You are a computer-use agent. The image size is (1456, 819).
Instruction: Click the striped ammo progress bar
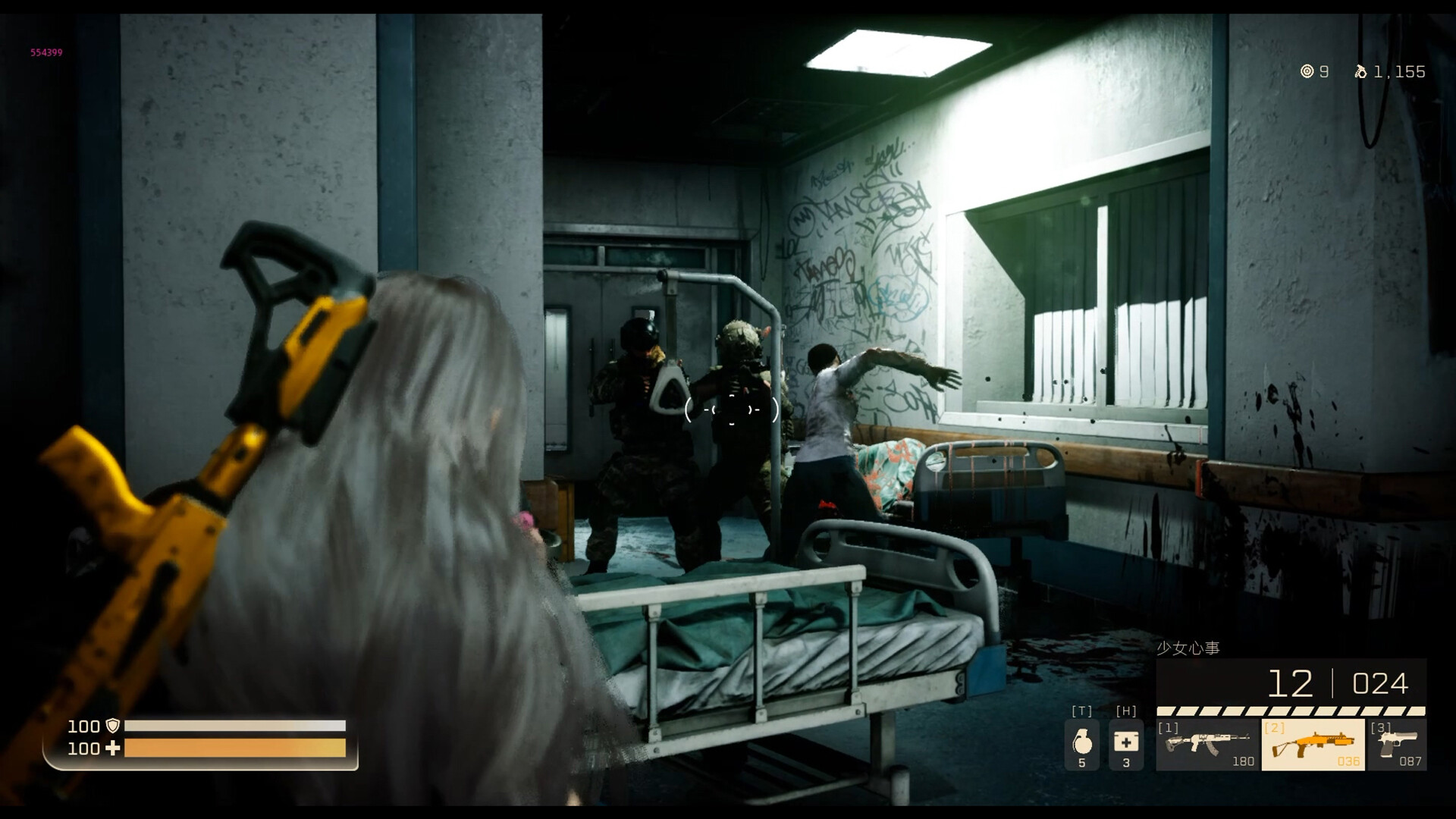point(1289,711)
